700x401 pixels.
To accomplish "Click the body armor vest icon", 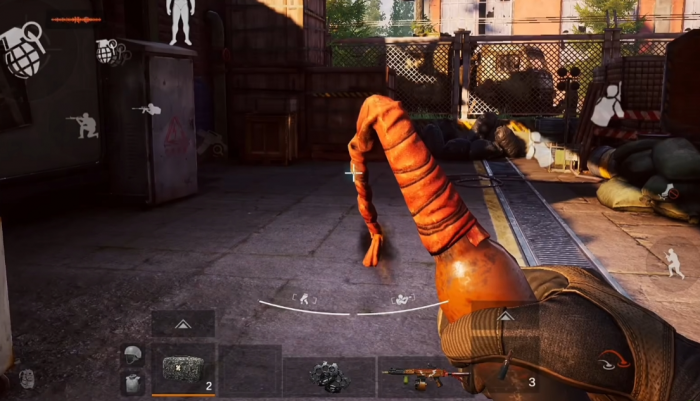I will tap(133, 381).
